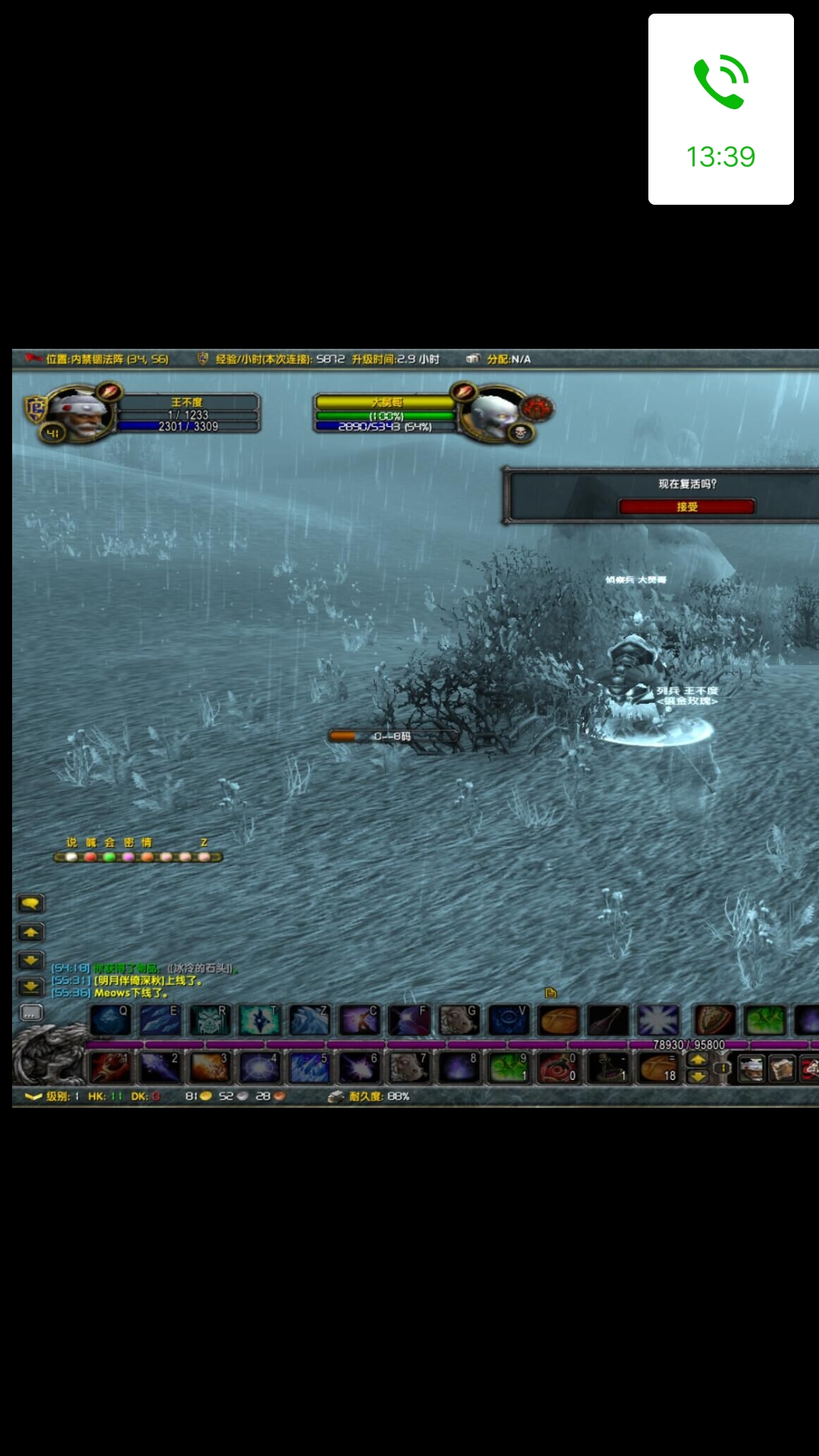This screenshot has width=819, height=1456.
Task: Use the ice spell in slot 5
Action: coord(309,1068)
